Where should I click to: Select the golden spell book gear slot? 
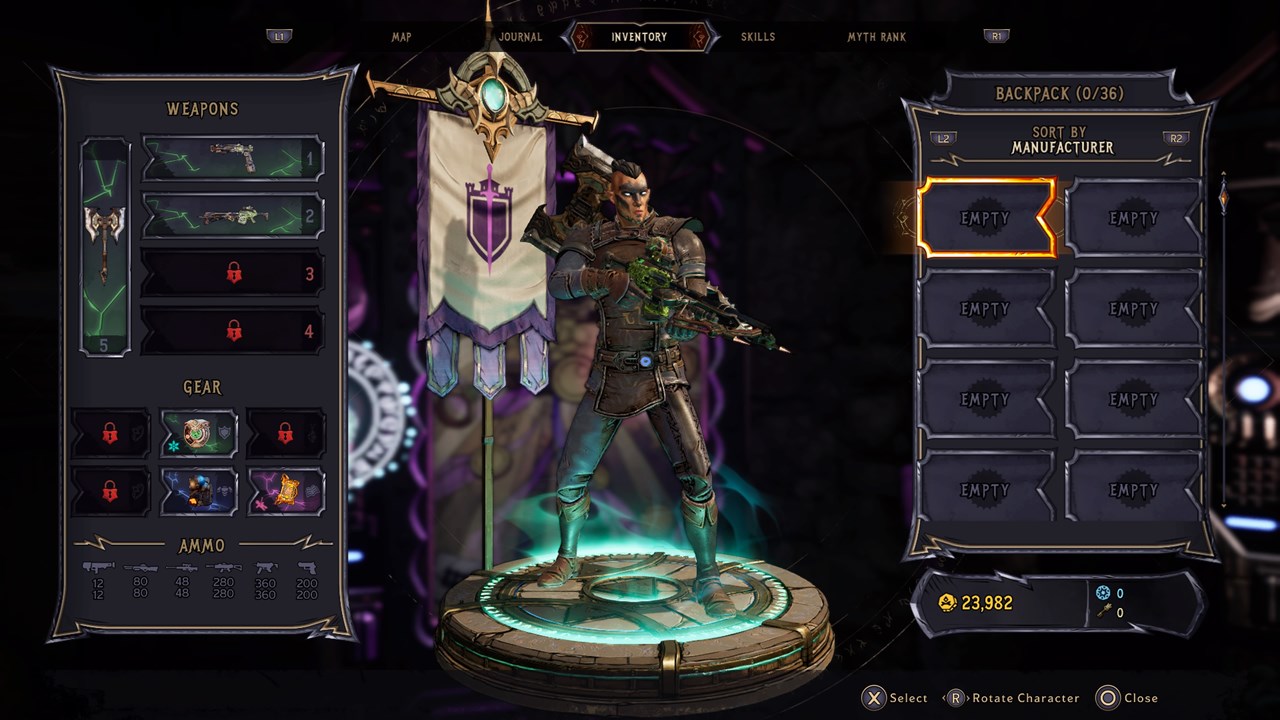(x=286, y=491)
